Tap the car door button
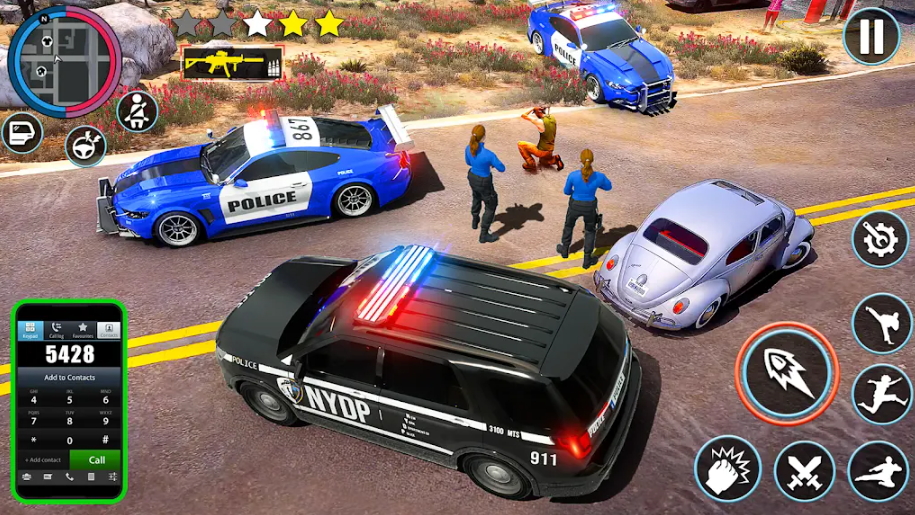Screen dimensions: 915x515 point(20,132)
